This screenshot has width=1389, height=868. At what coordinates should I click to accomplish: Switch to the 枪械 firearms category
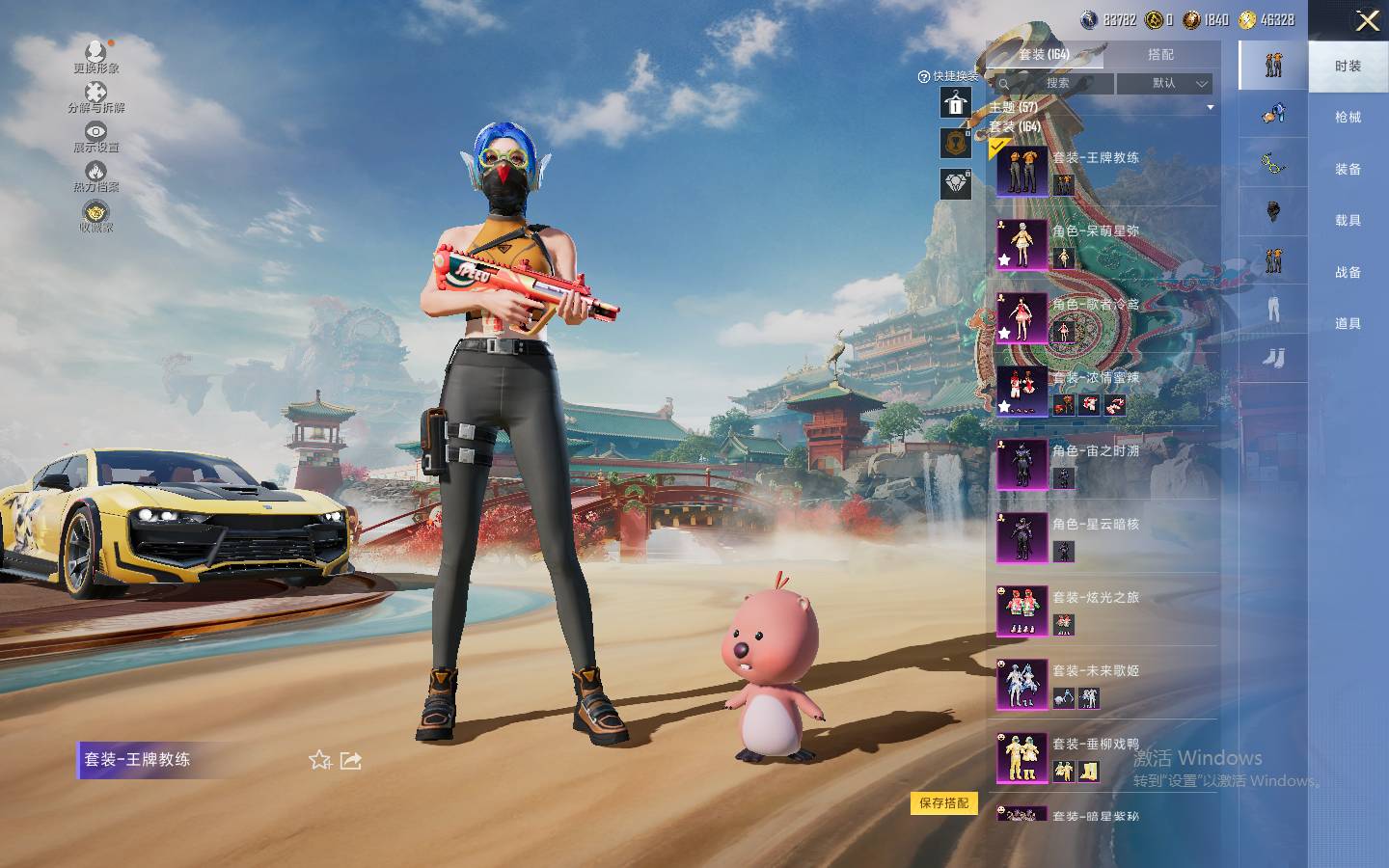[1348, 118]
